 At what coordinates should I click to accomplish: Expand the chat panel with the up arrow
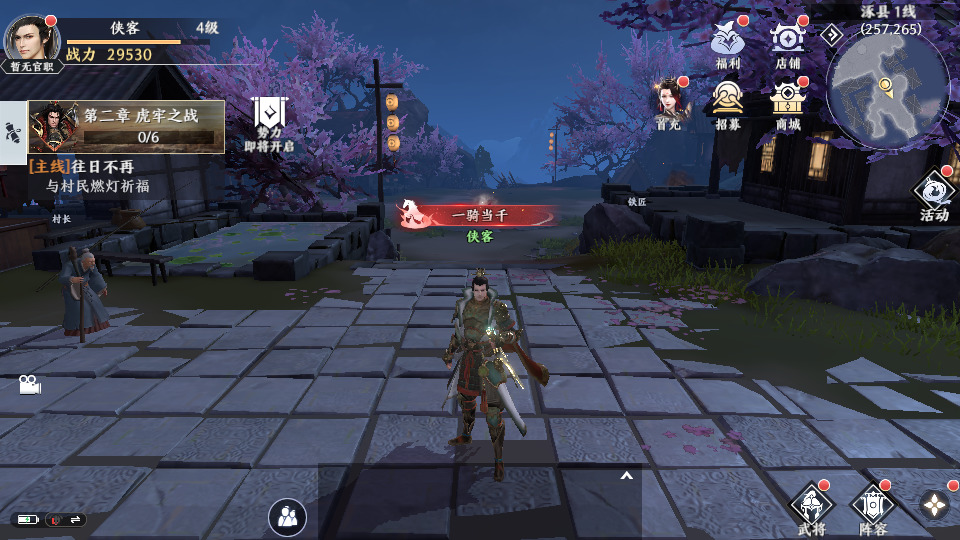tap(627, 476)
